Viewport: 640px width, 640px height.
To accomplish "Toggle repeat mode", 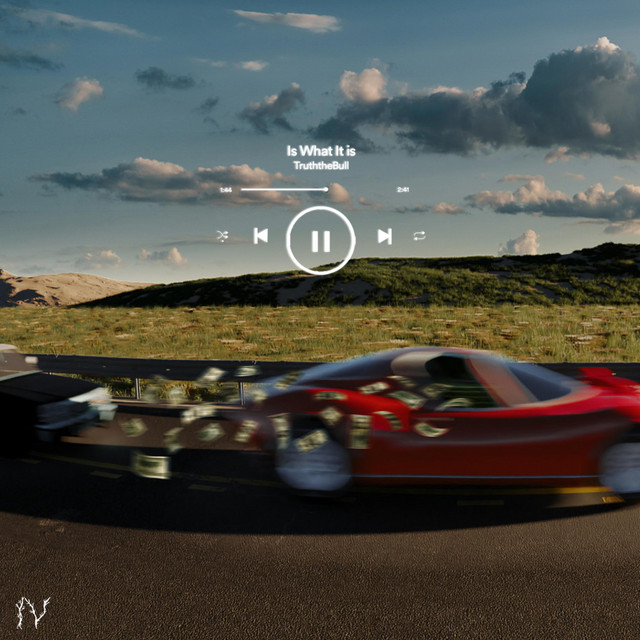I will (419, 236).
